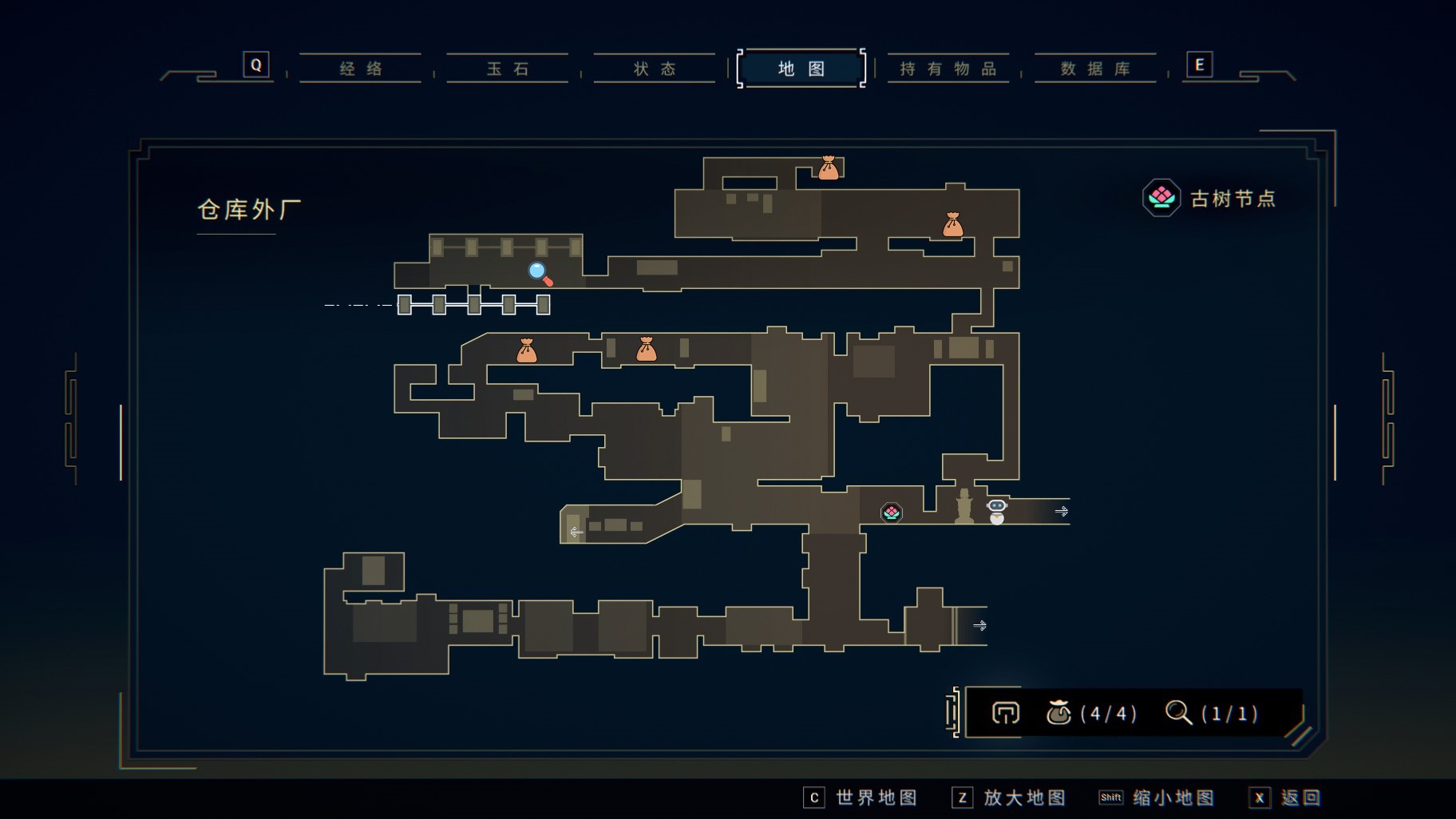Select the magnifying glass map marker
The height and width of the screenshot is (819, 1456).
tap(540, 274)
